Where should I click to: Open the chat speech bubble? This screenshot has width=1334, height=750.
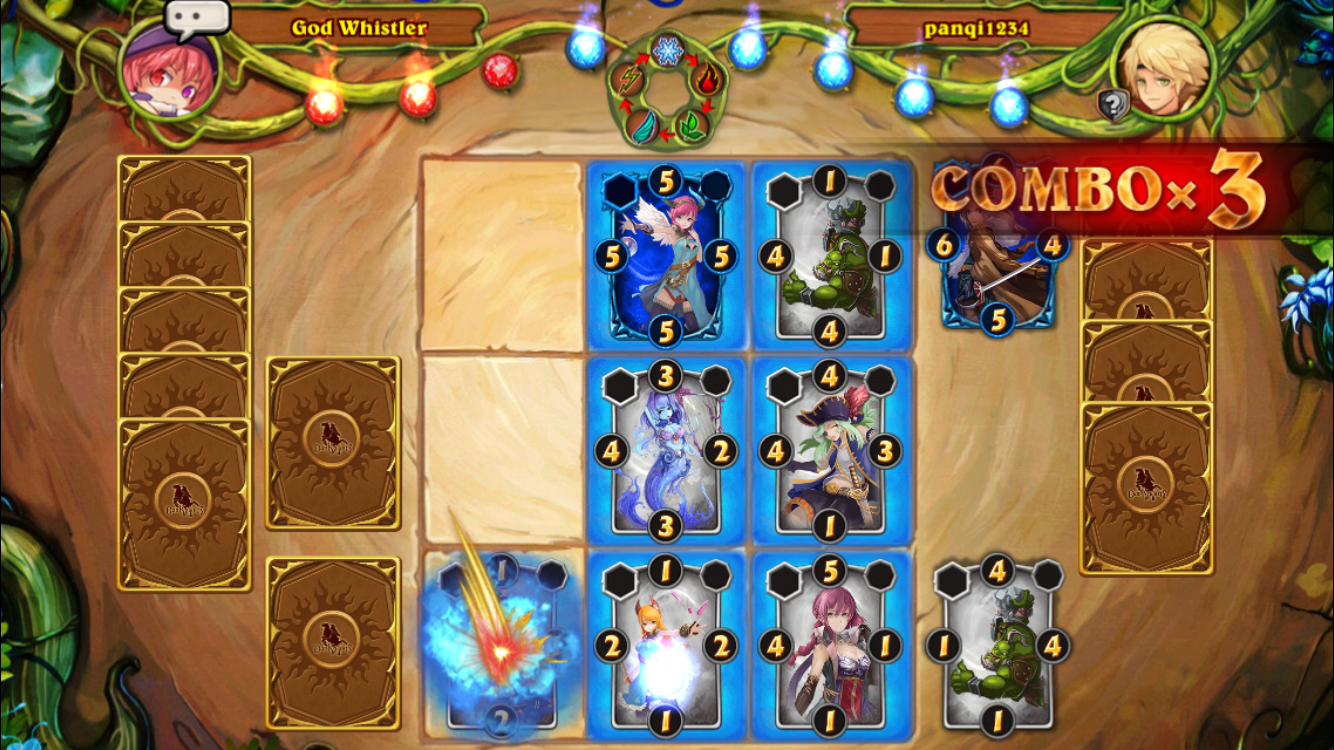(x=197, y=18)
